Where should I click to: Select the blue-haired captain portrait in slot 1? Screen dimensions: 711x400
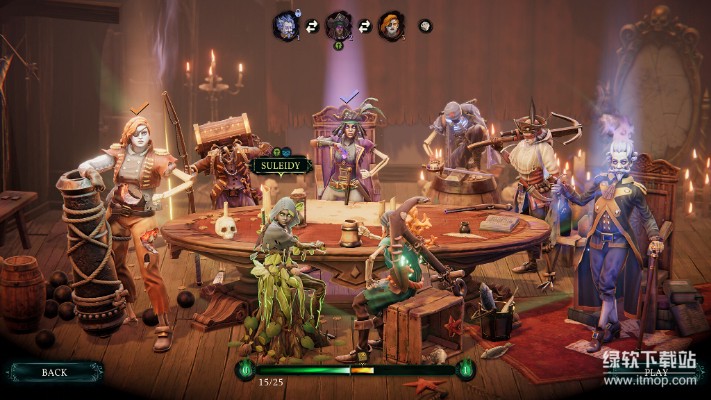pyautogui.click(x=286, y=25)
